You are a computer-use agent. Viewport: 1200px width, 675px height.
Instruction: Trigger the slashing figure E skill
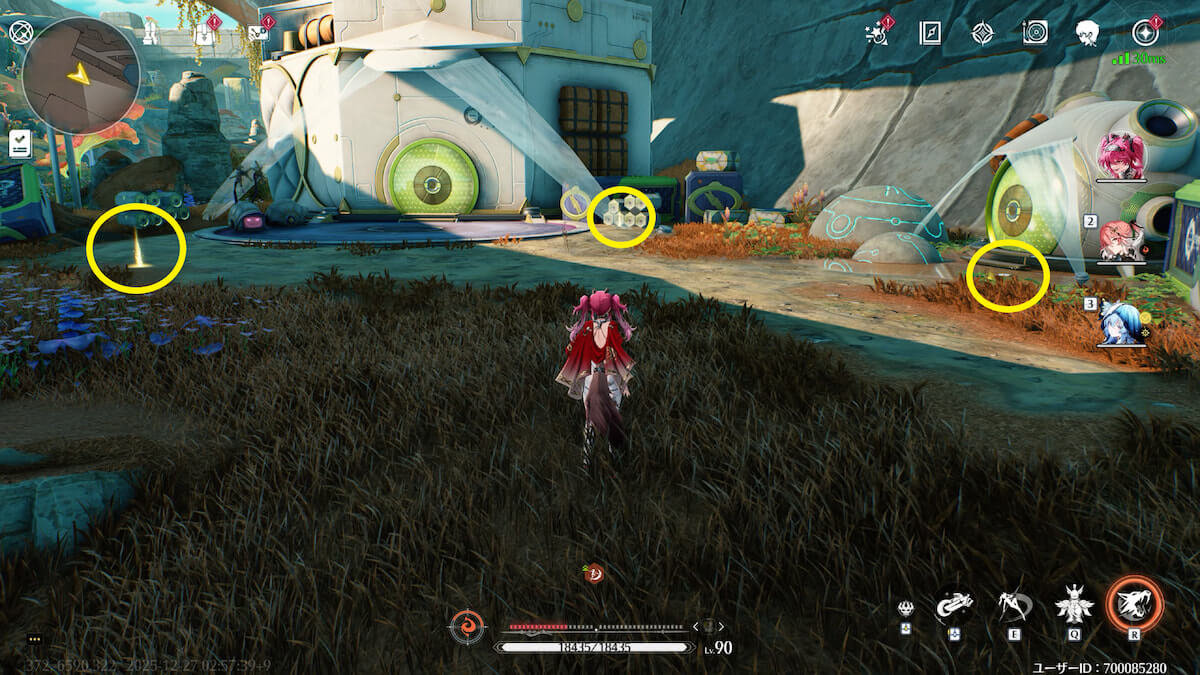[1014, 605]
